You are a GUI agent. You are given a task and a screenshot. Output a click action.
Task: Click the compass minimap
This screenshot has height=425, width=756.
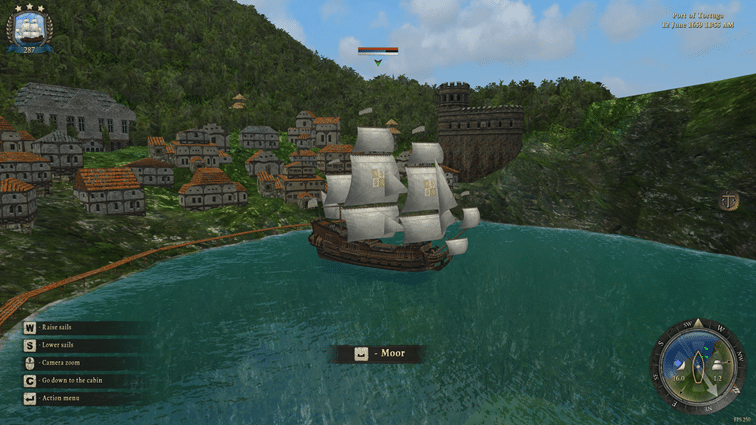(x=698, y=366)
